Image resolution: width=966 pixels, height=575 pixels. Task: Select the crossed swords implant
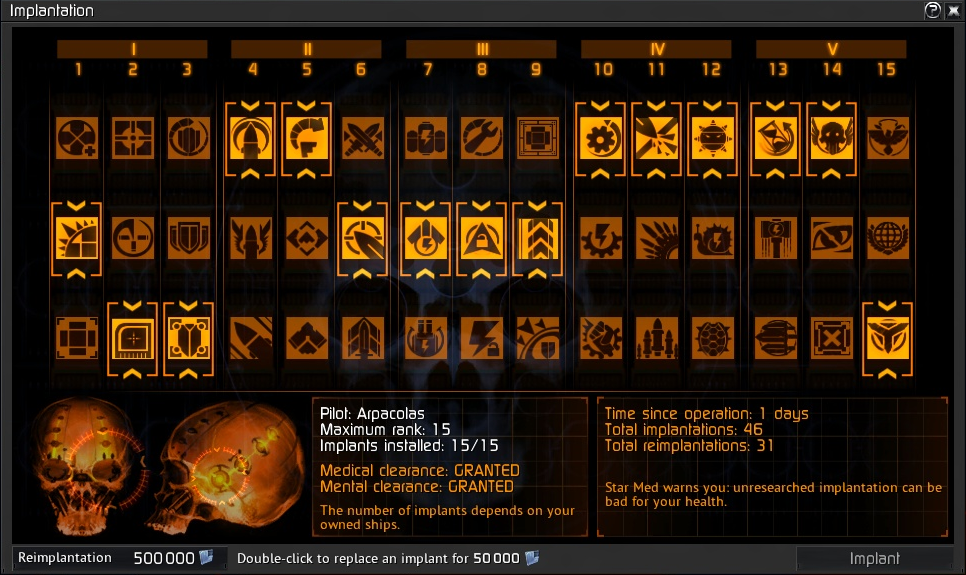(361, 138)
